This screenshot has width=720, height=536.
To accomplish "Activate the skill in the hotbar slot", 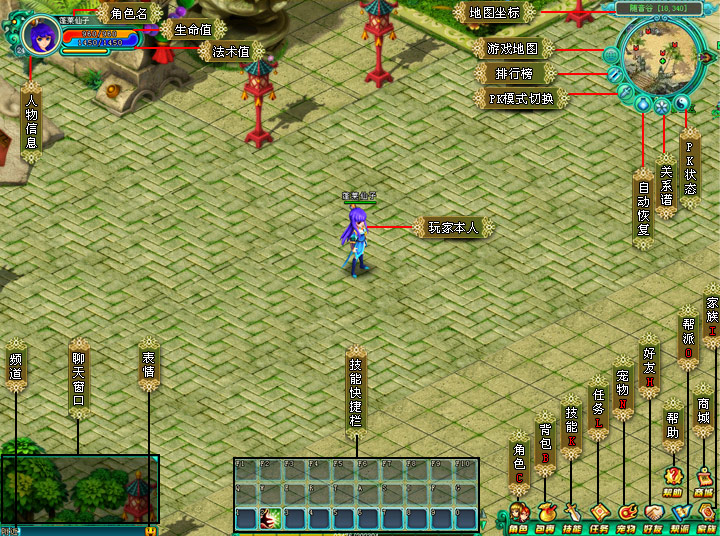I will pos(271,518).
